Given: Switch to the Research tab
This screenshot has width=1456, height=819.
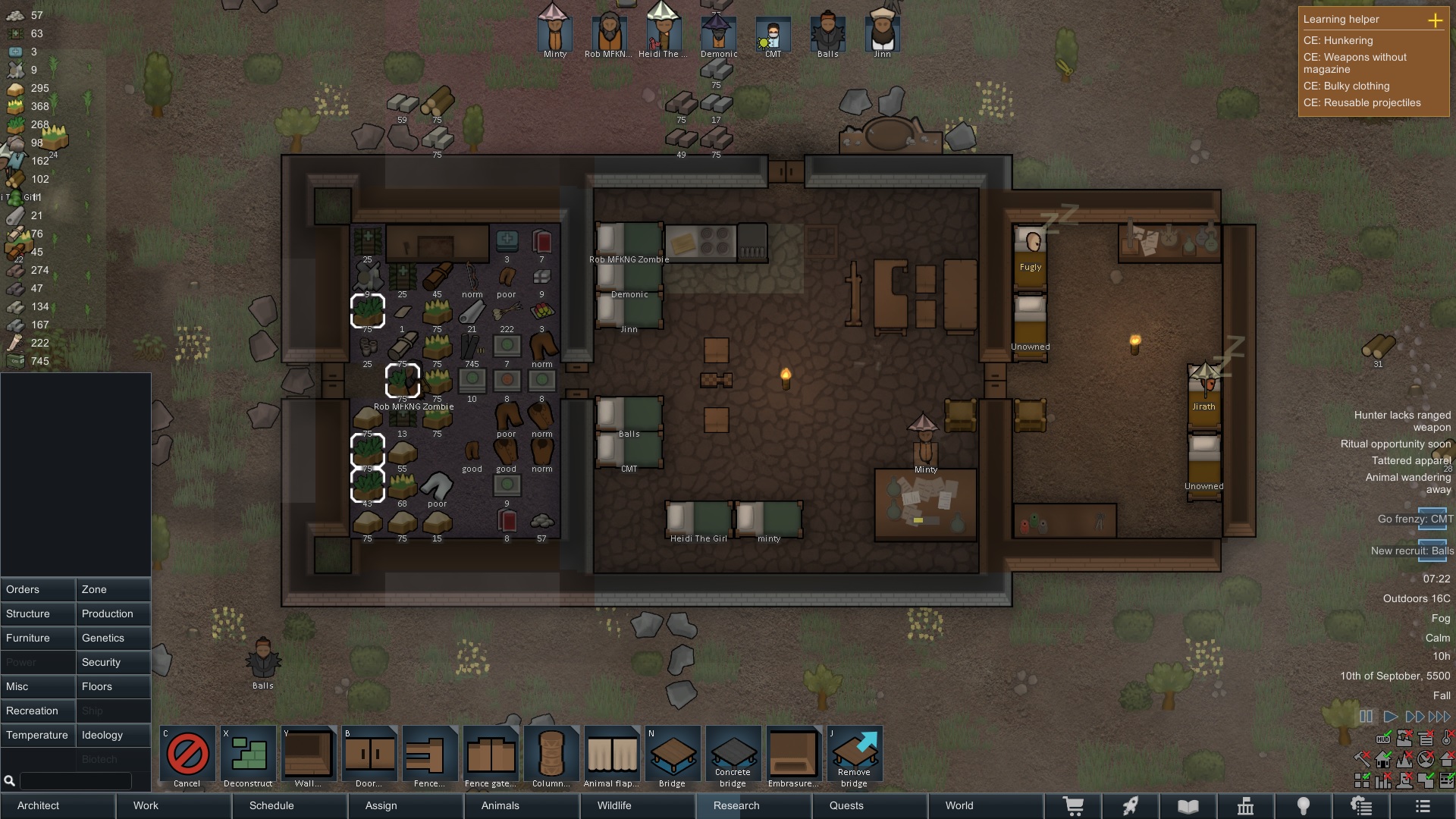Looking at the screenshot, I should 736,805.
